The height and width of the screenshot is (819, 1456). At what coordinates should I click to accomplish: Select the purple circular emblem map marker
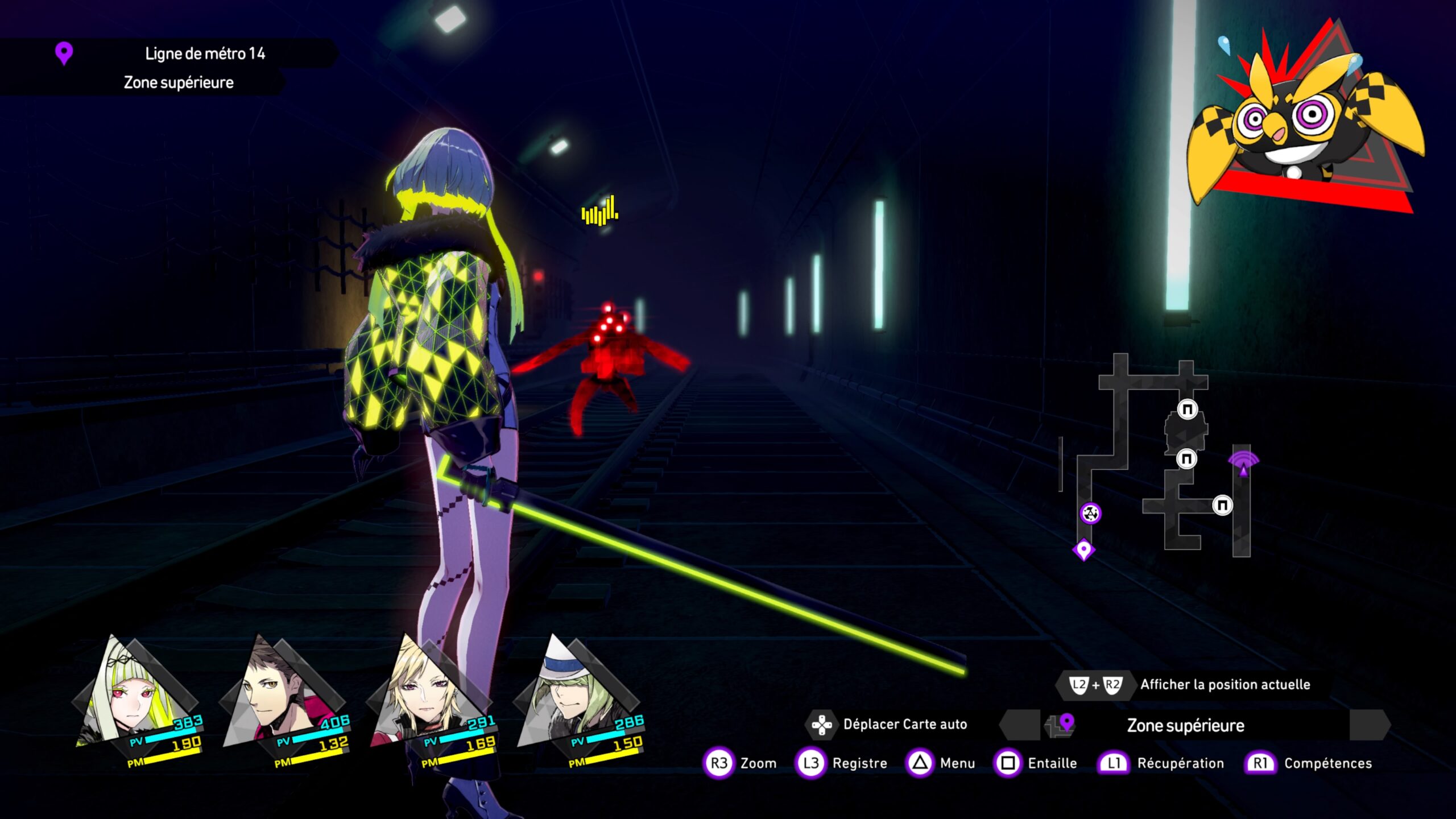coord(1090,514)
